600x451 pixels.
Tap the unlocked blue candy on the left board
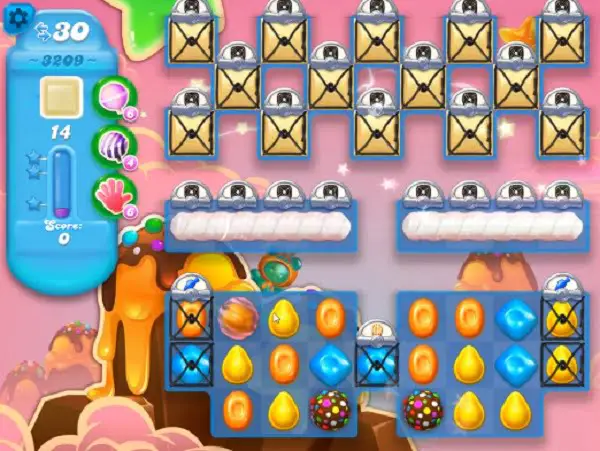click(329, 362)
